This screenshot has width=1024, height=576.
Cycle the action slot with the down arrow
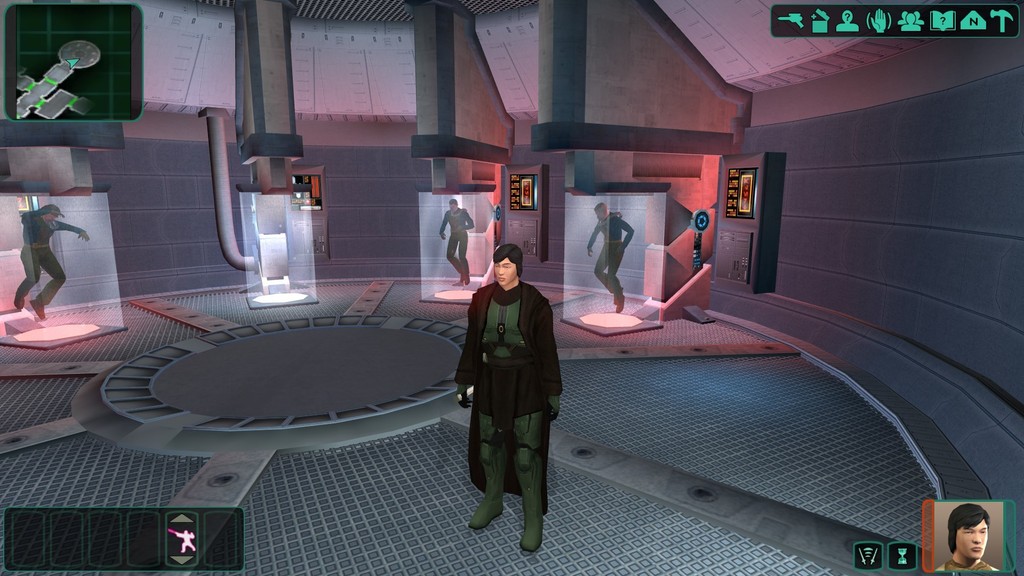[182, 560]
